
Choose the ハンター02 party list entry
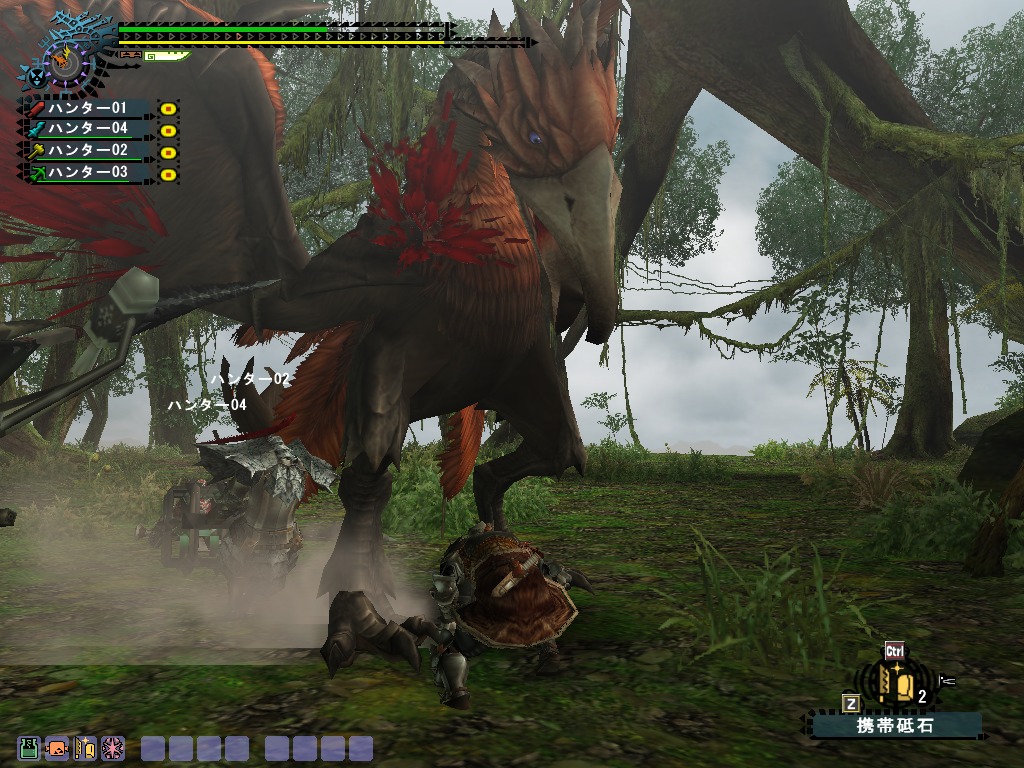(x=89, y=151)
